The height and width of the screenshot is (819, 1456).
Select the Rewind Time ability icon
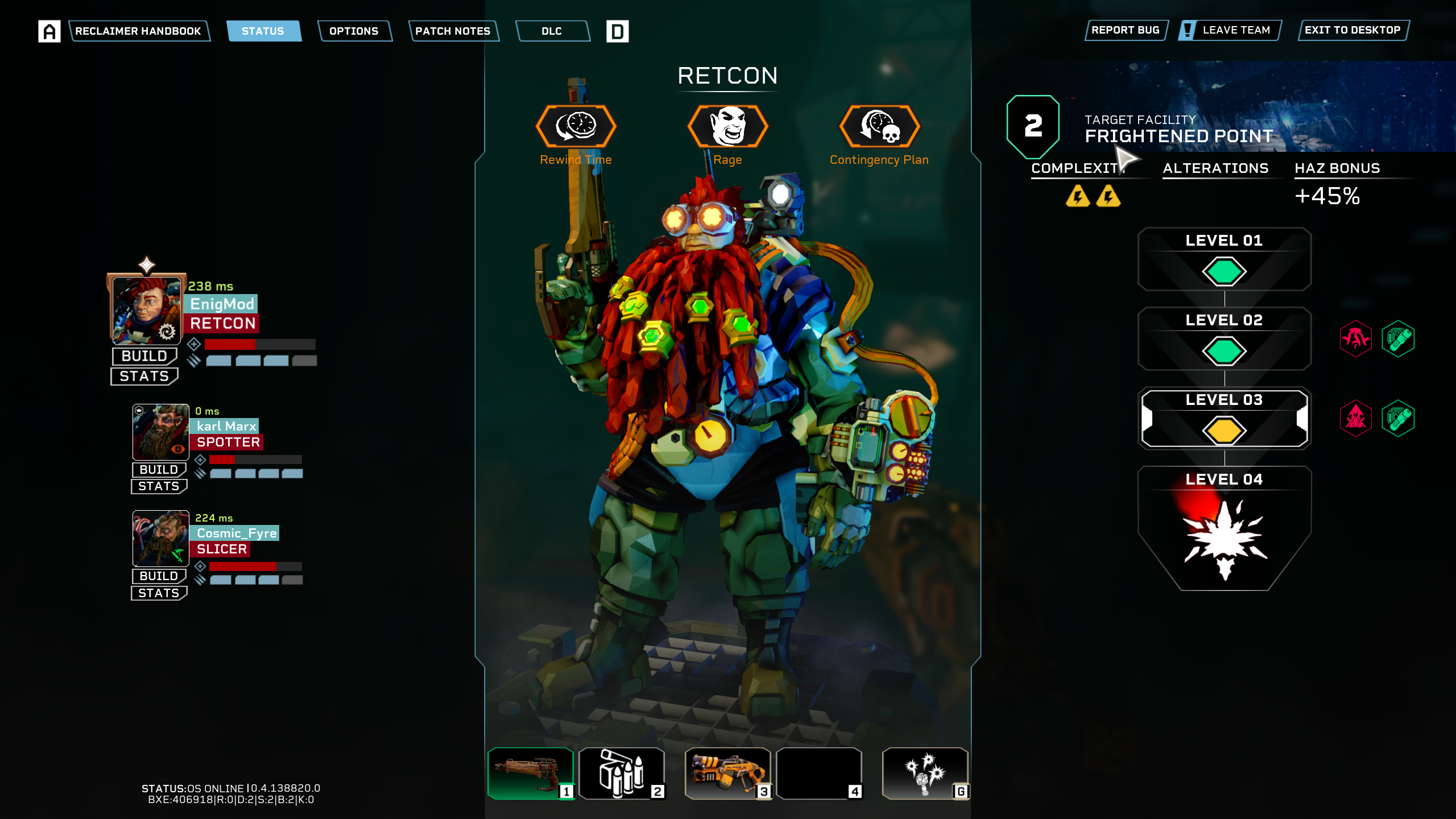click(576, 126)
